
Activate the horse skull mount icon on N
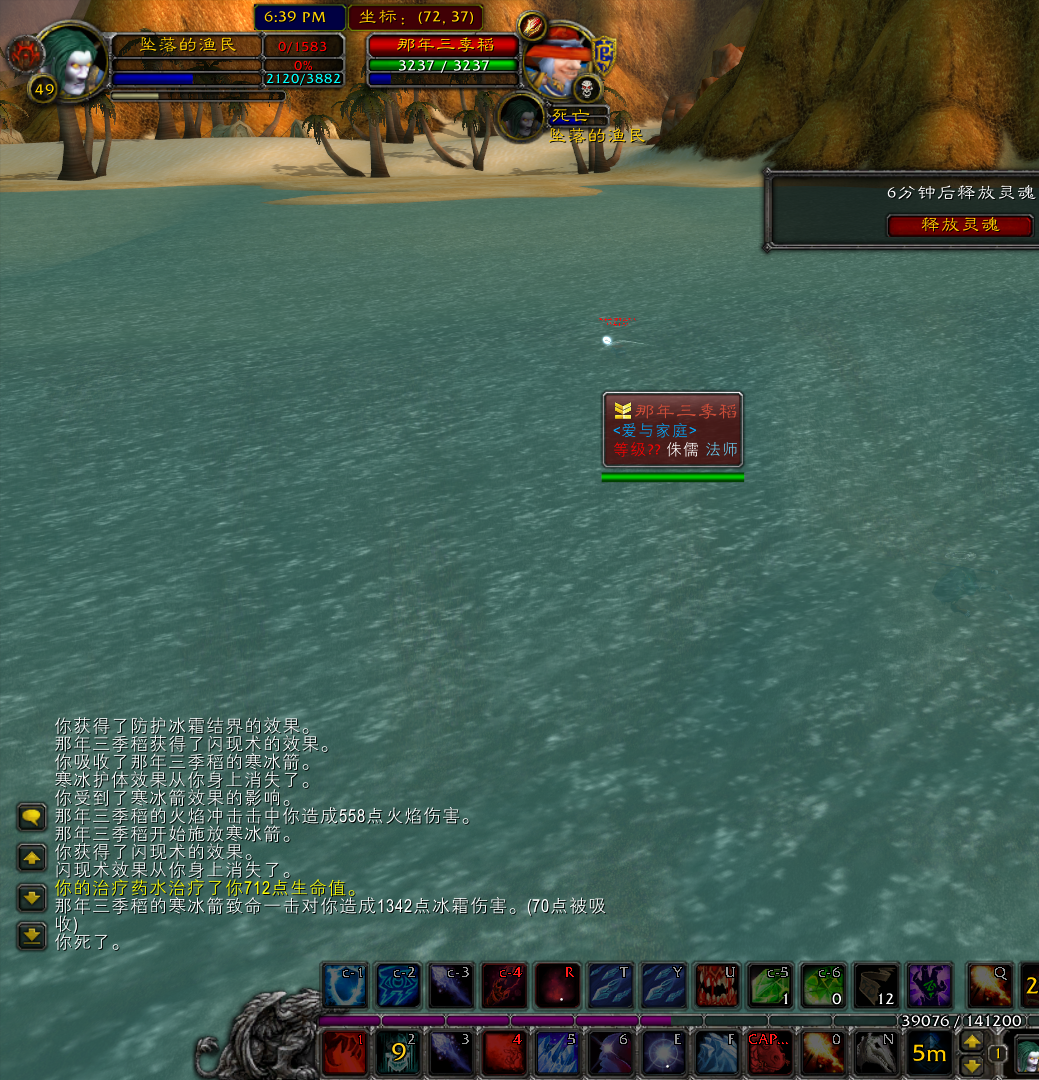tap(876, 1053)
